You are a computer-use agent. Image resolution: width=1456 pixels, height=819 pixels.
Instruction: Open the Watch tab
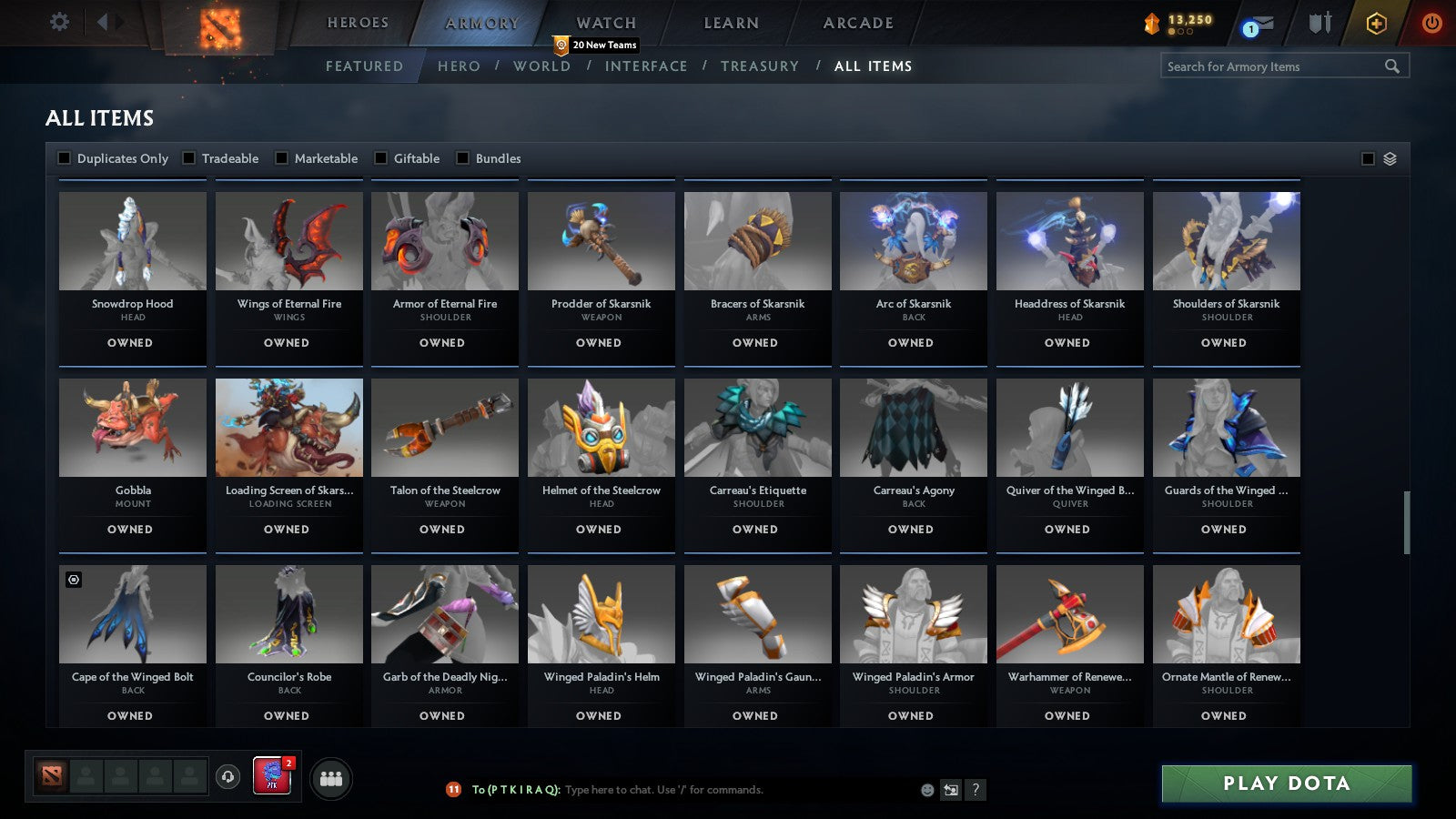[604, 22]
